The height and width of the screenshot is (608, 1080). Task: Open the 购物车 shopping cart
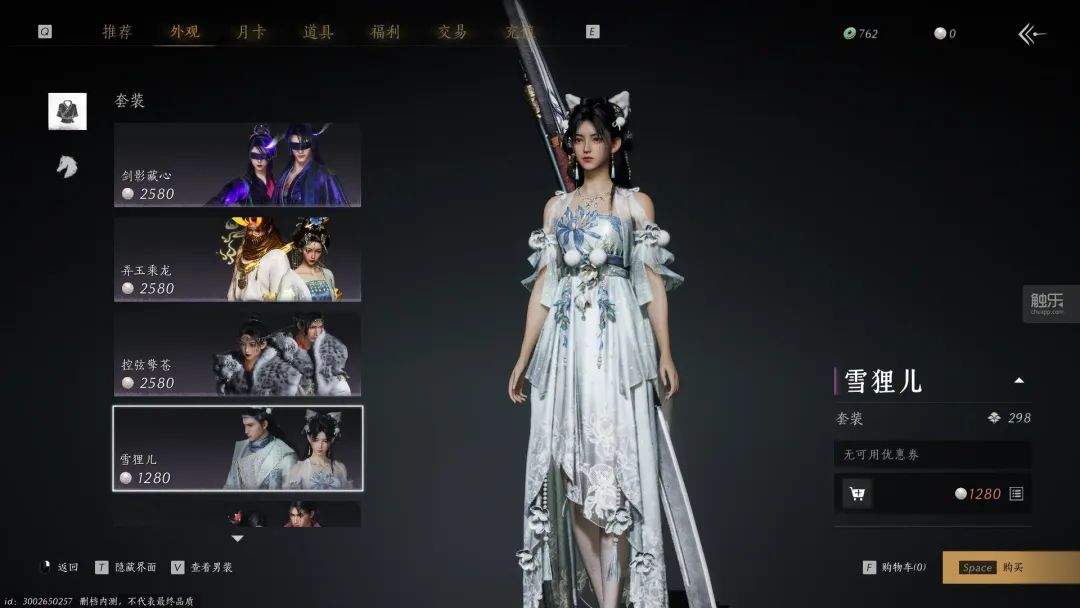895,567
